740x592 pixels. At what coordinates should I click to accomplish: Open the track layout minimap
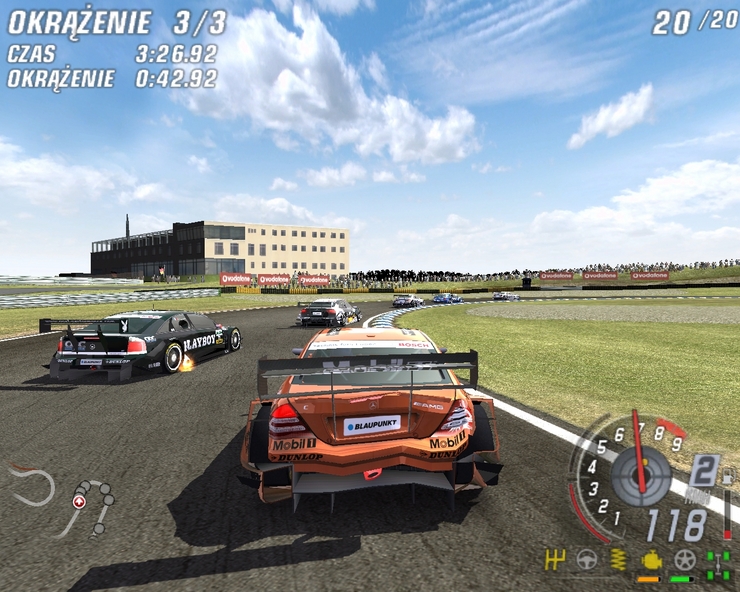click(62, 498)
